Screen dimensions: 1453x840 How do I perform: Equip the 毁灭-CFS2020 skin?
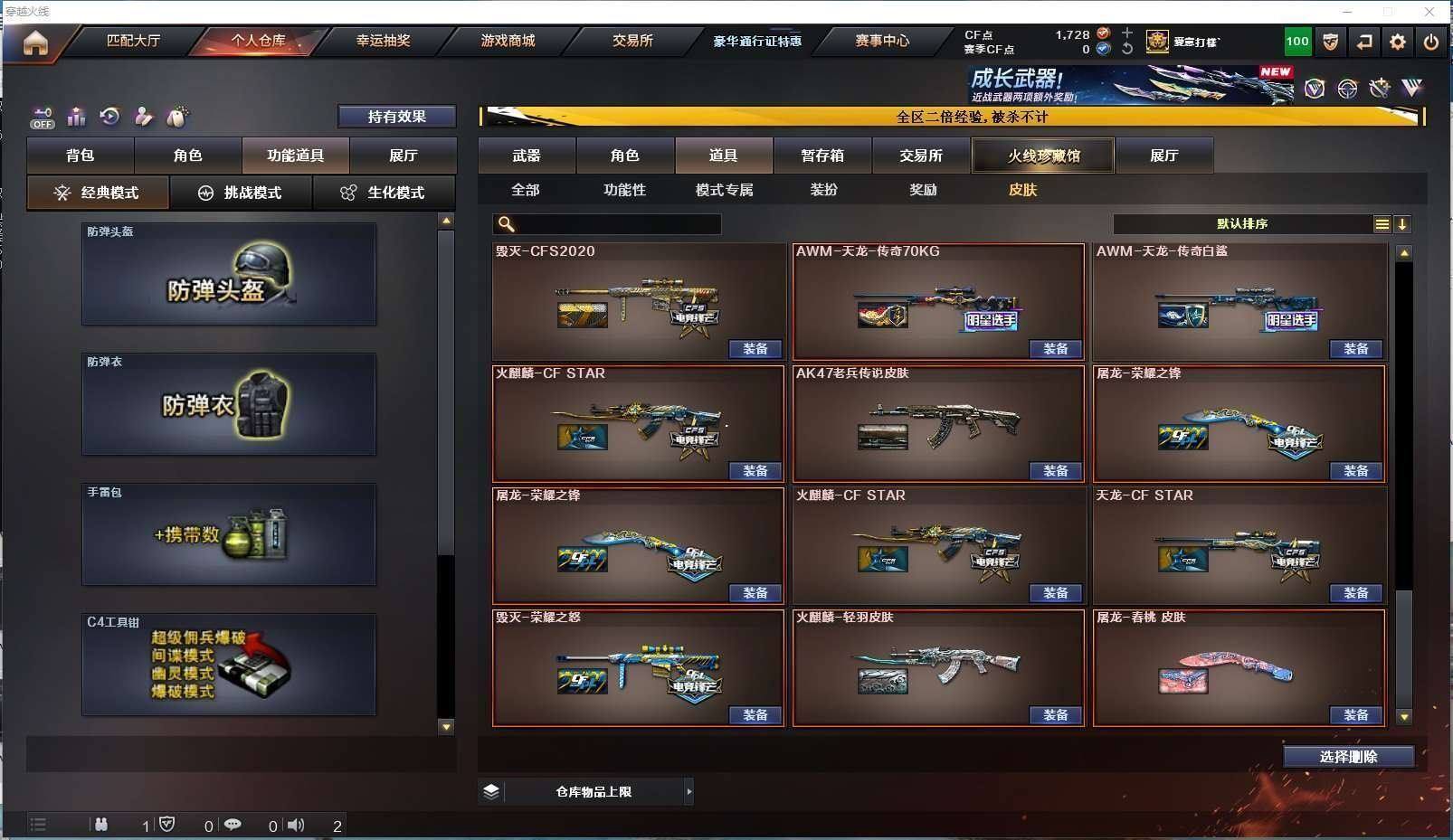755,349
